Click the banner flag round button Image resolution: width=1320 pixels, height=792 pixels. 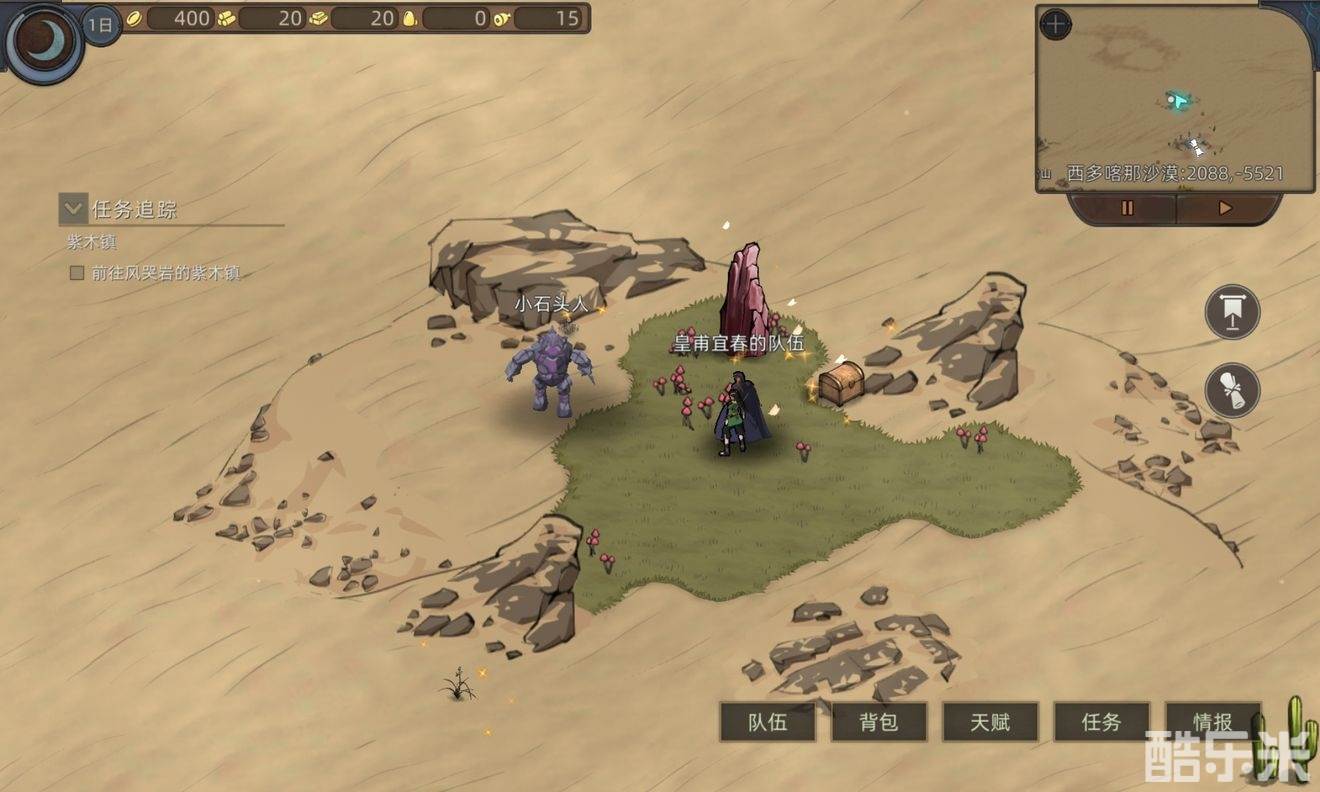1232,312
